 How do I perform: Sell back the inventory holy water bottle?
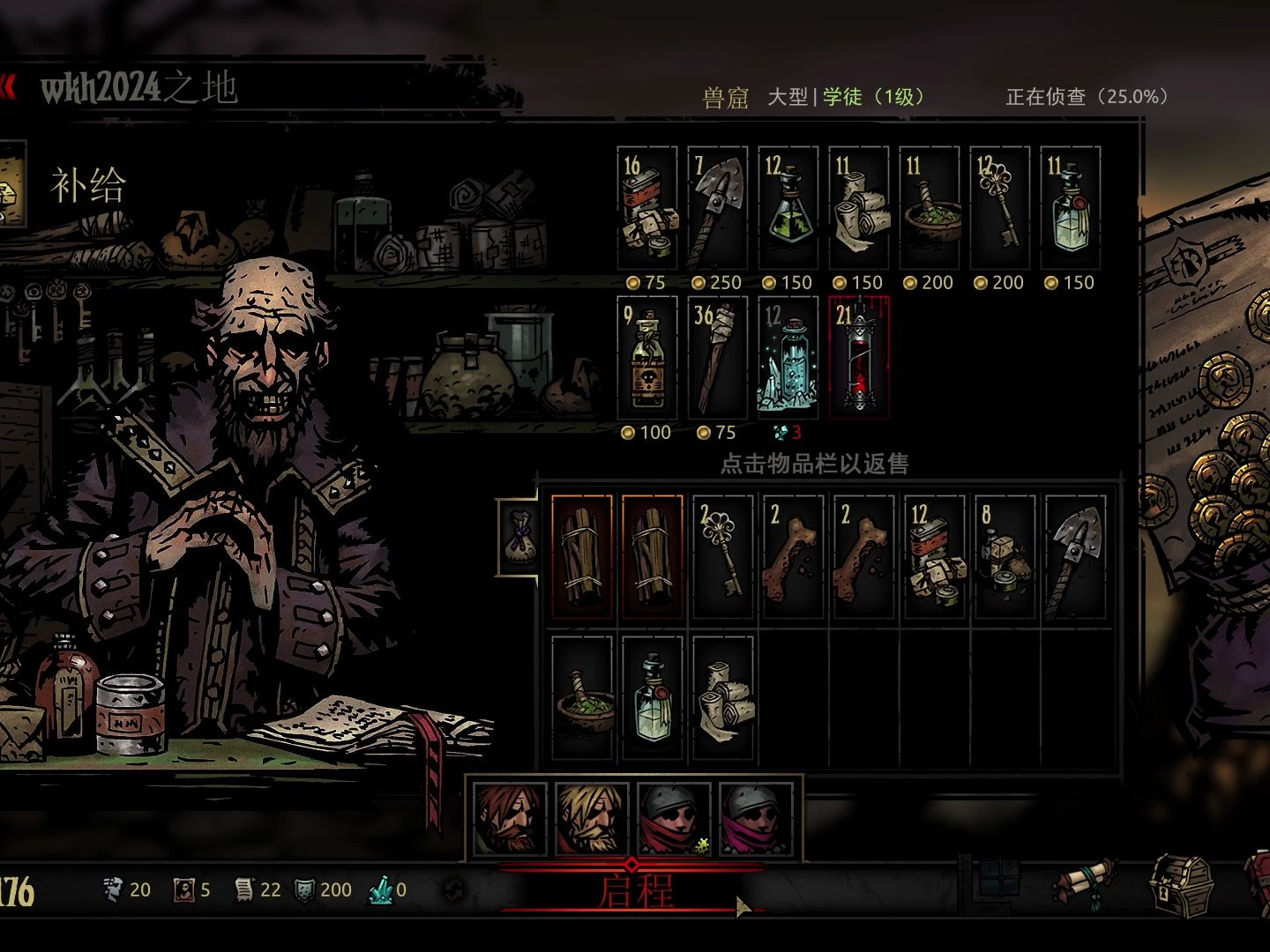coord(653,698)
